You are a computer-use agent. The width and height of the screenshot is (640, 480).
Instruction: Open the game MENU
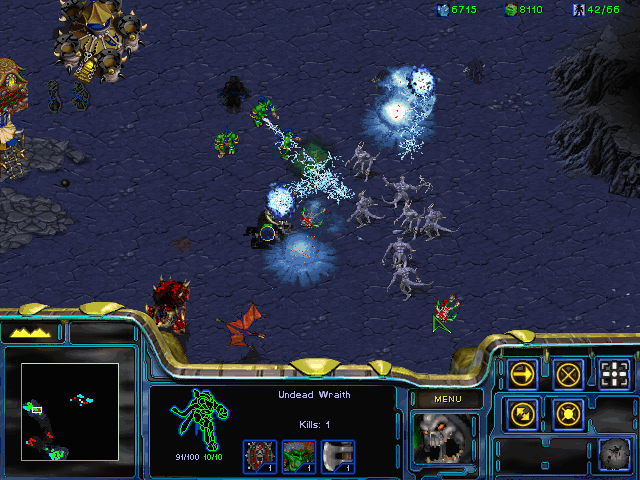point(445,399)
